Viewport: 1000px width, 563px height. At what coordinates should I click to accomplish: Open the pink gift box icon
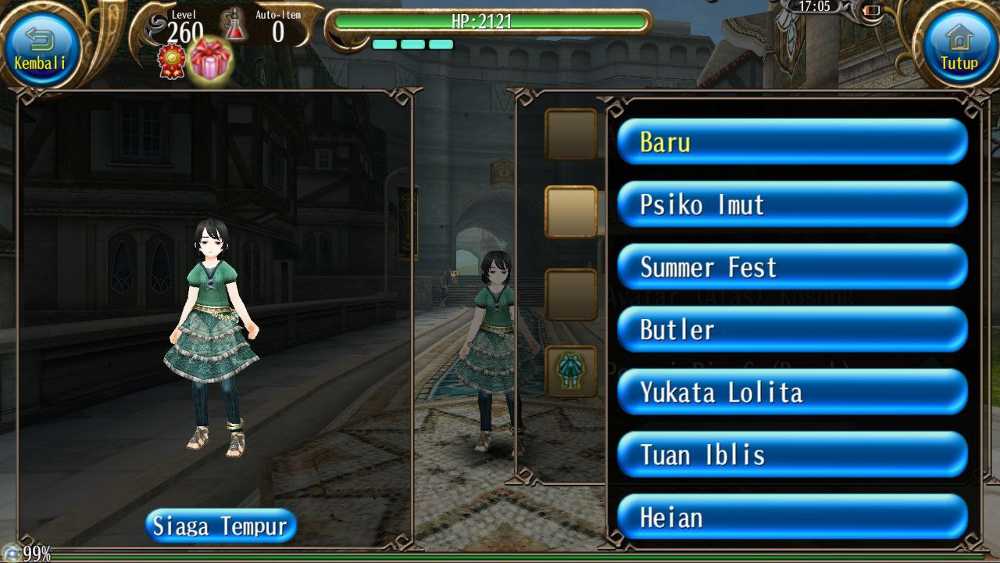point(210,62)
